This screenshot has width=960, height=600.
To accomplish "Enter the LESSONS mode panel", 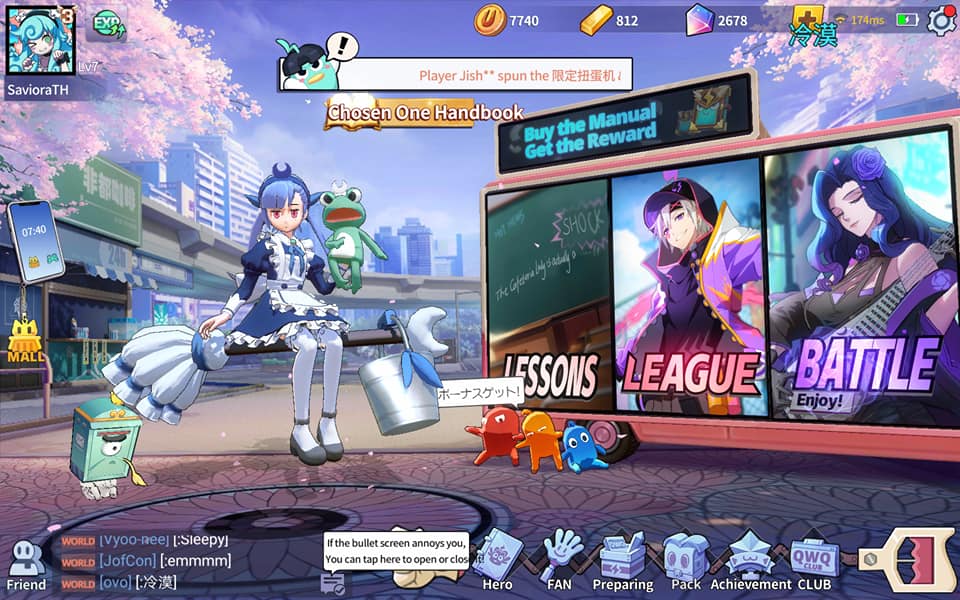I will tap(548, 300).
